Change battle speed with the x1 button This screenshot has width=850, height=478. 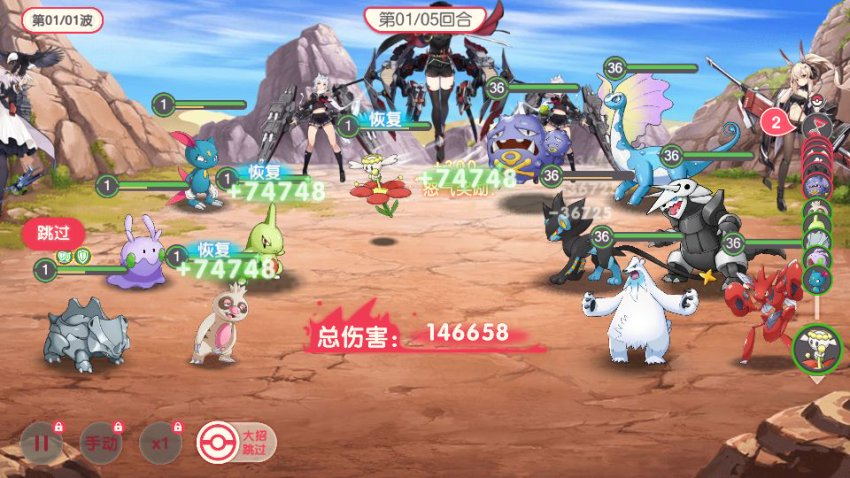pyautogui.click(x=159, y=442)
